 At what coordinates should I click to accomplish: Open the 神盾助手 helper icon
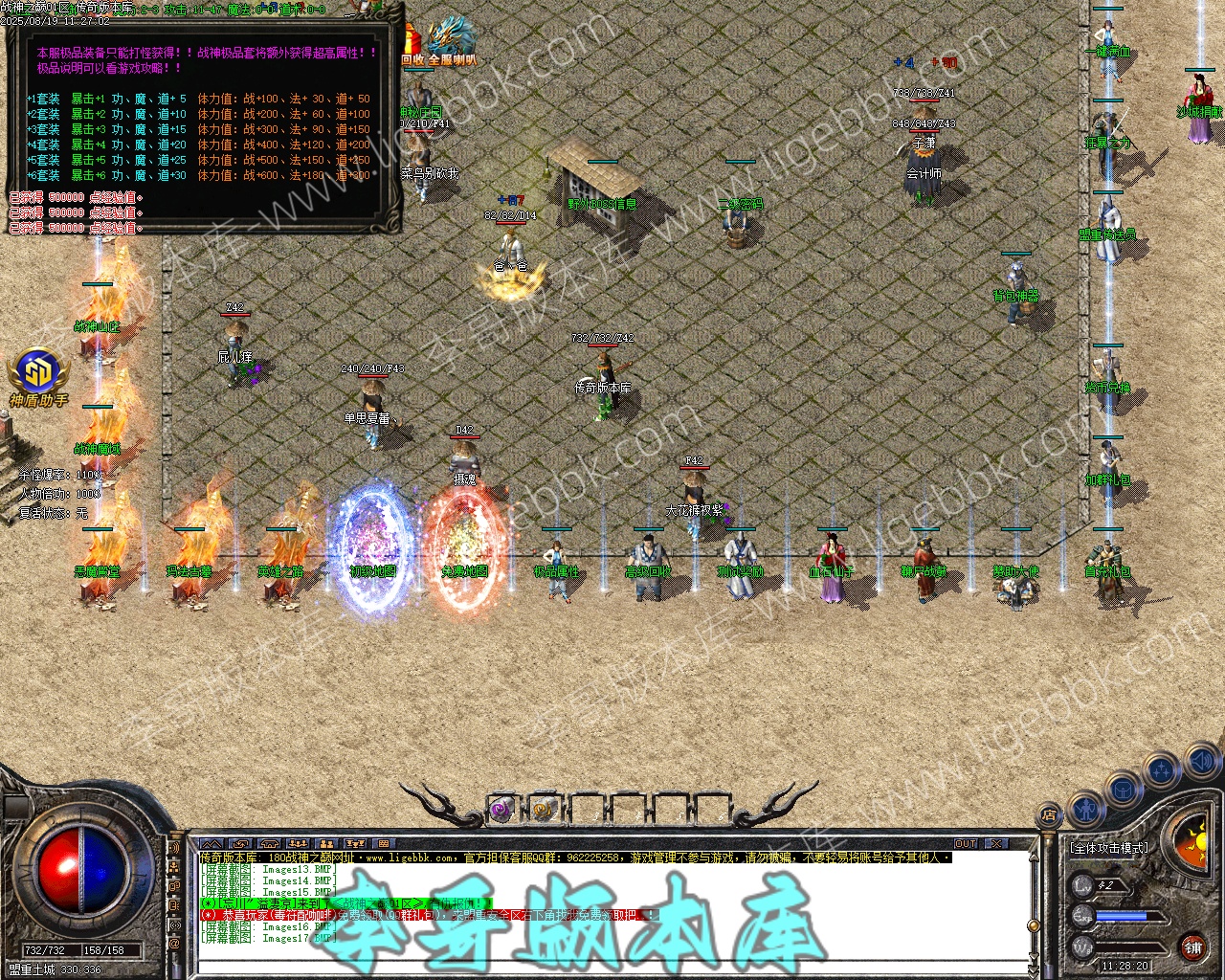coord(38,371)
